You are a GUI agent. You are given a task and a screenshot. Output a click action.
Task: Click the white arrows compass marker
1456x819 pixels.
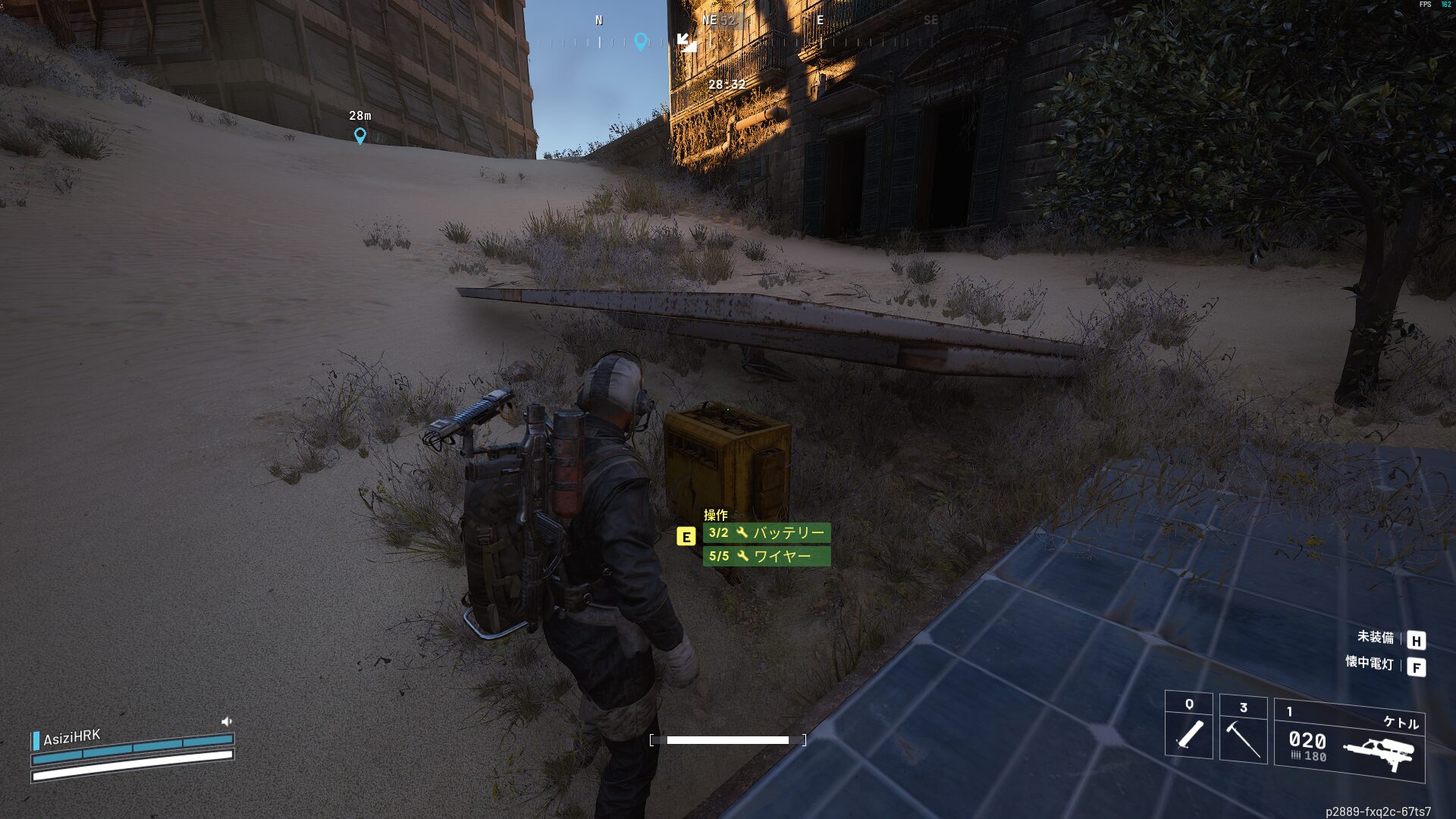point(687,42)
